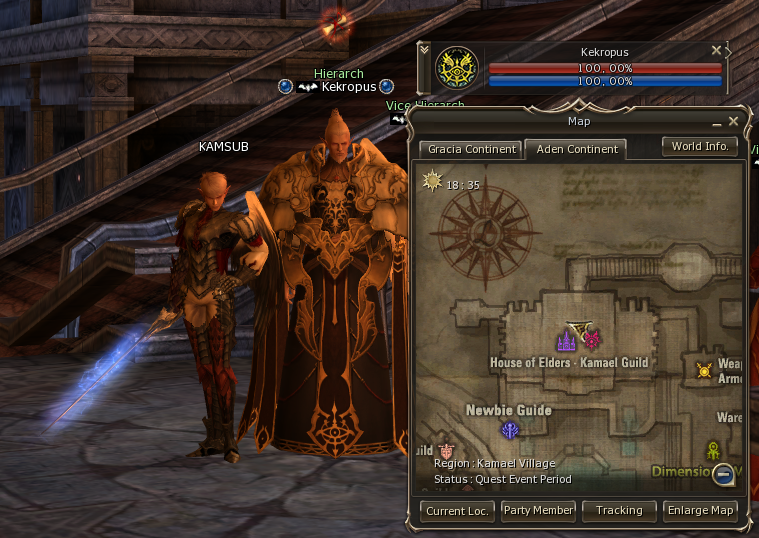Show Party Member locations on map
The image size is (759, 538).
click(x=538, y=510)
